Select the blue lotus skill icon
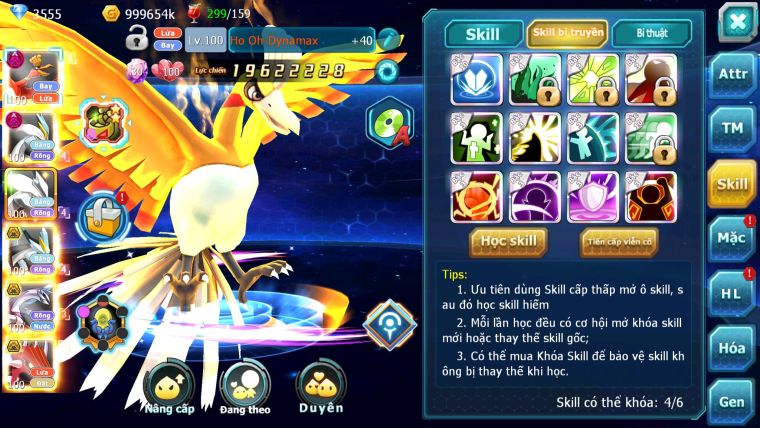The image size is (760, 428). (x=475, y=80)
